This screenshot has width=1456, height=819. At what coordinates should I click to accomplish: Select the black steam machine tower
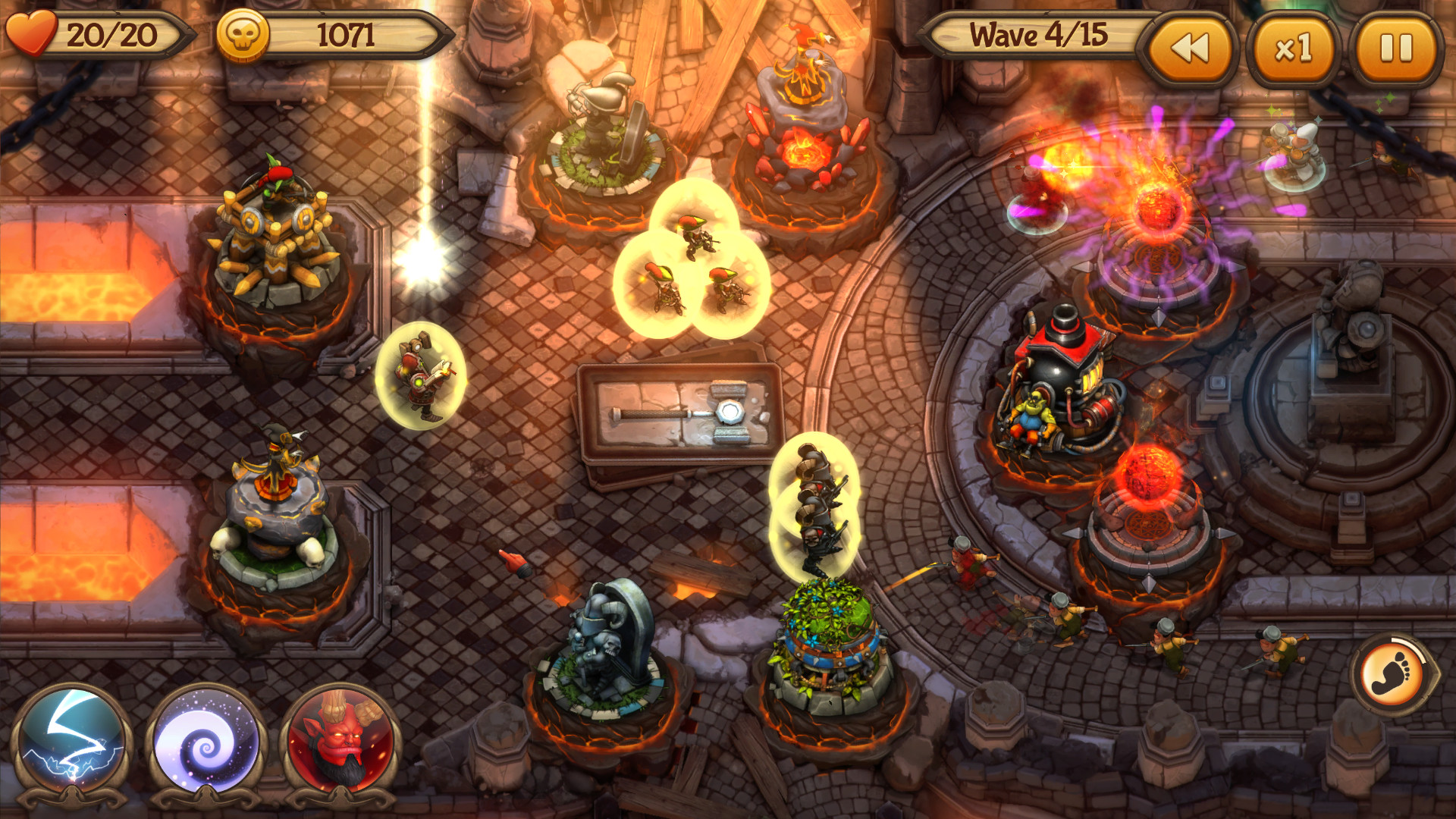click(1062, 379)
